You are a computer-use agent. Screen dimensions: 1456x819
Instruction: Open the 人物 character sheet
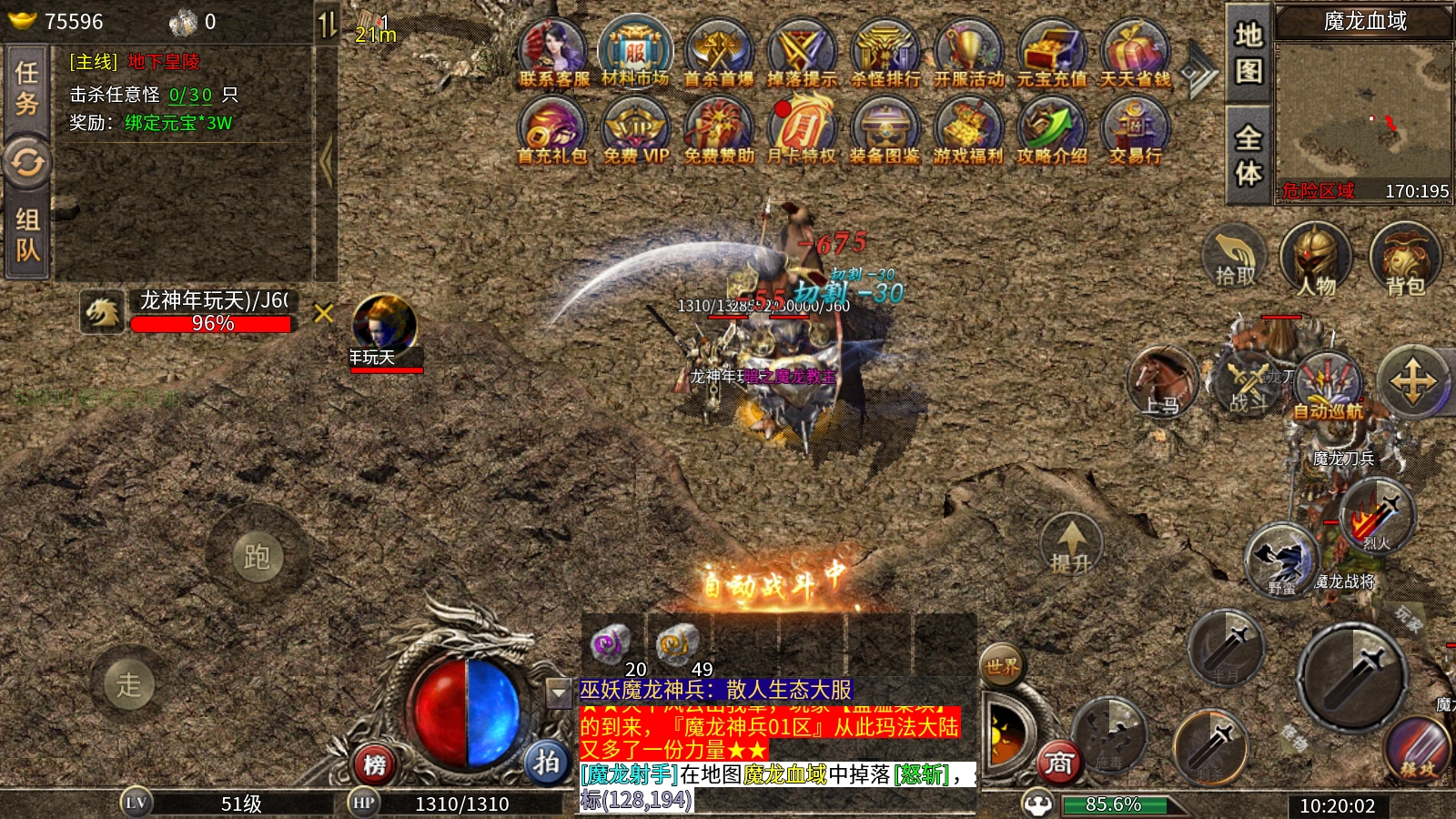(x=1316, y=259)
